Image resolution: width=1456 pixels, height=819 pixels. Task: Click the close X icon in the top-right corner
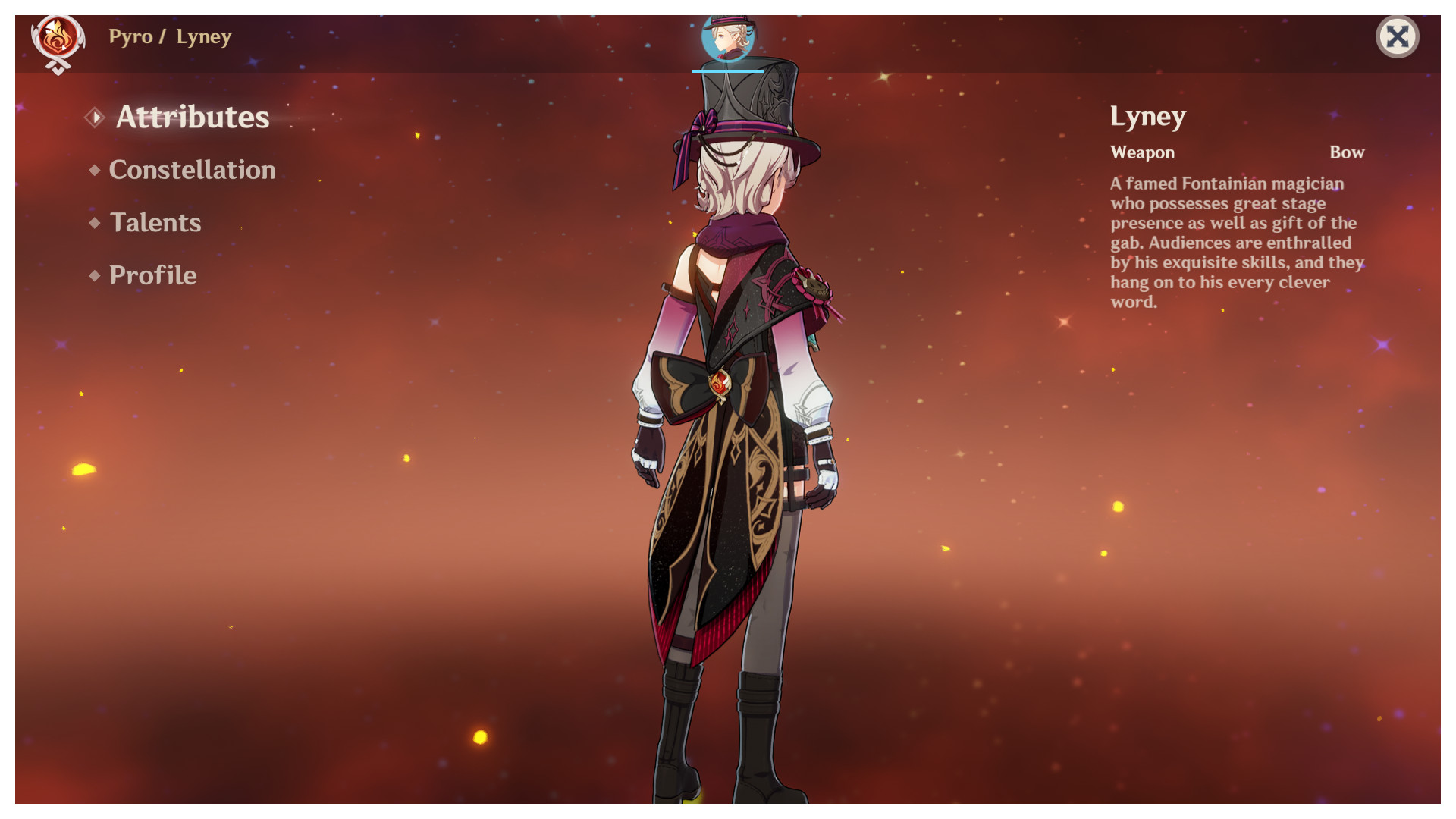(1398, 36)
